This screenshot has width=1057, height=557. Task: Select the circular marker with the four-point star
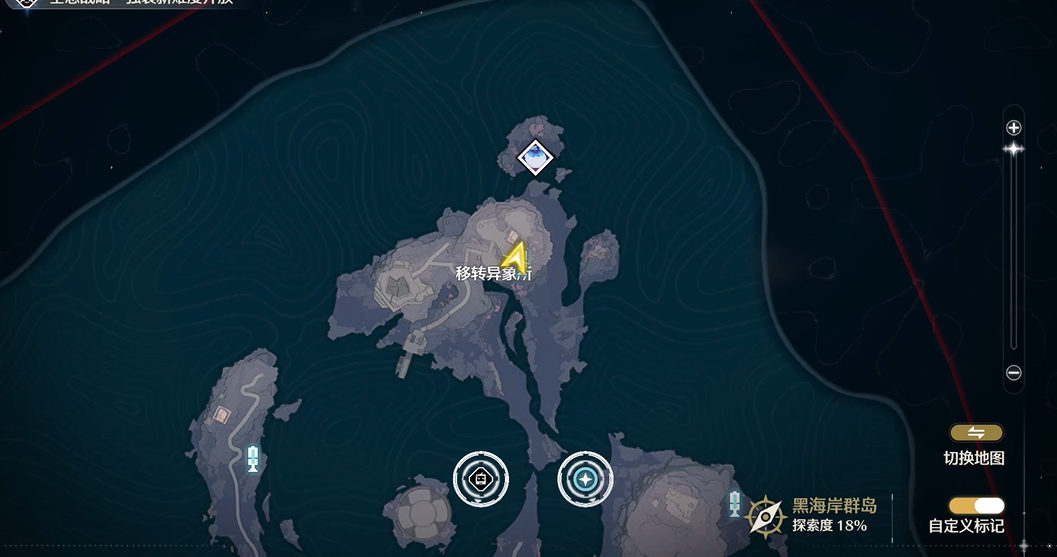click(x=585, y=478)
